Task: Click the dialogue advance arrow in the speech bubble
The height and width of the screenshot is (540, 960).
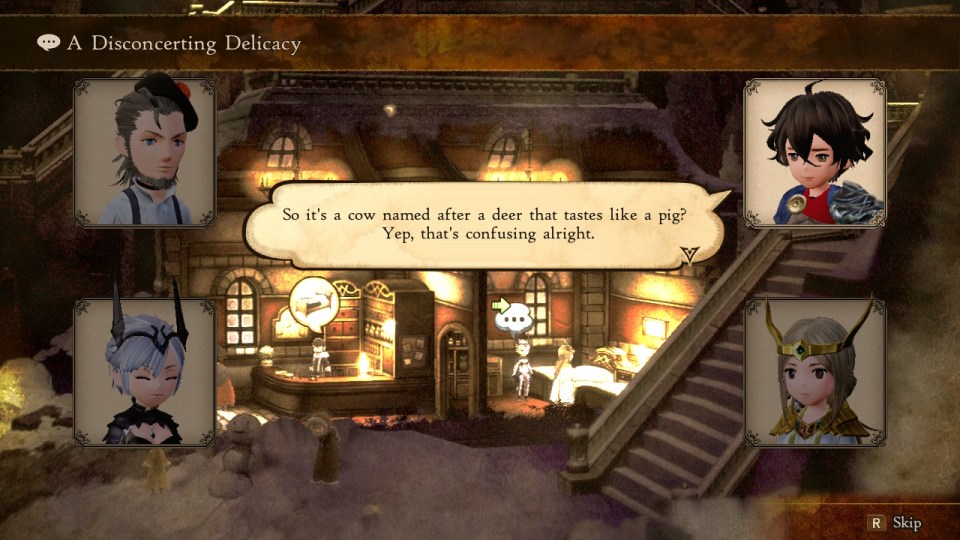Action: pyautogui.click(x=689, y=255)
